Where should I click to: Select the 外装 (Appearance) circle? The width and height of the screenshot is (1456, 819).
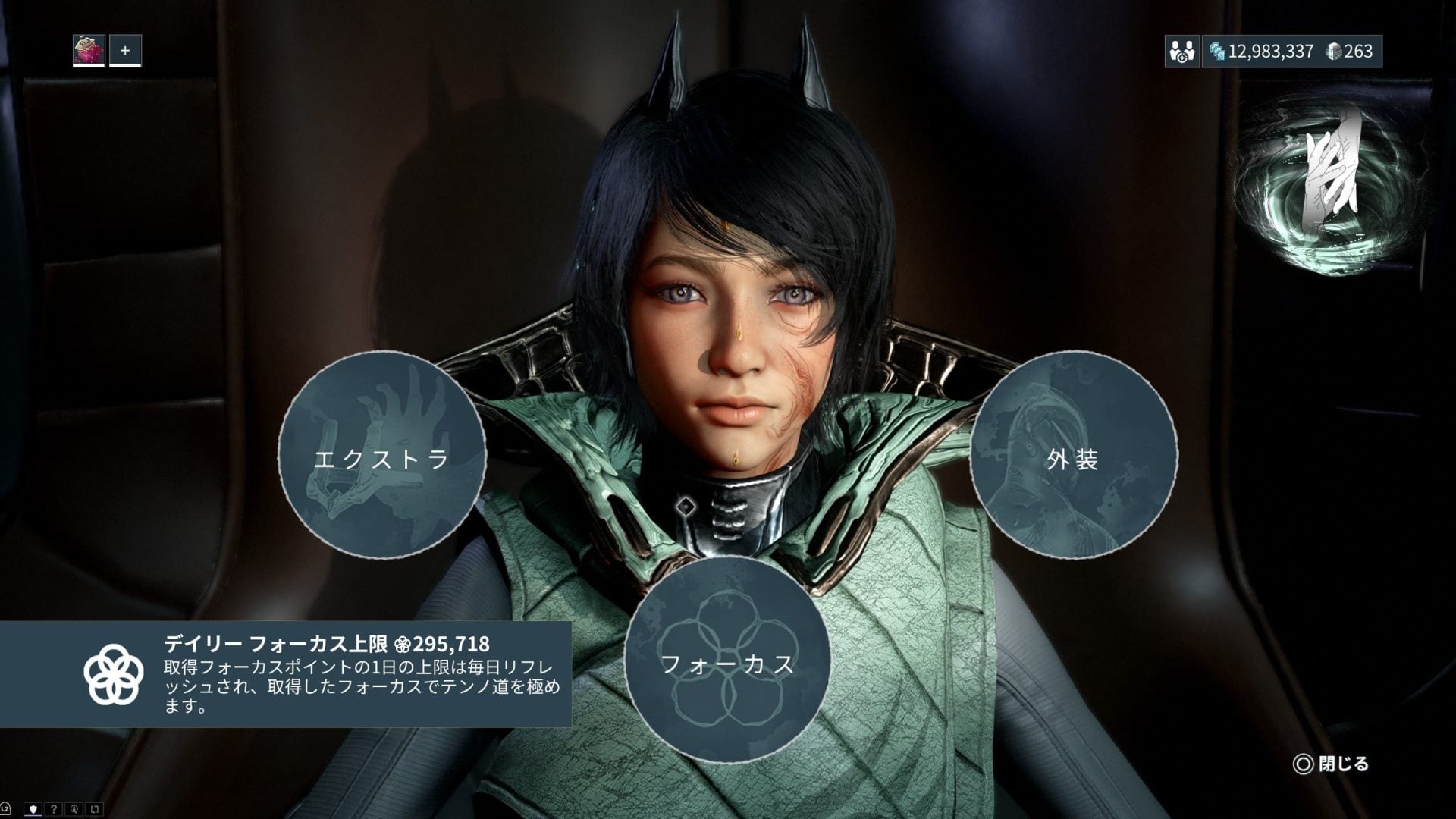pos(1073,455)
